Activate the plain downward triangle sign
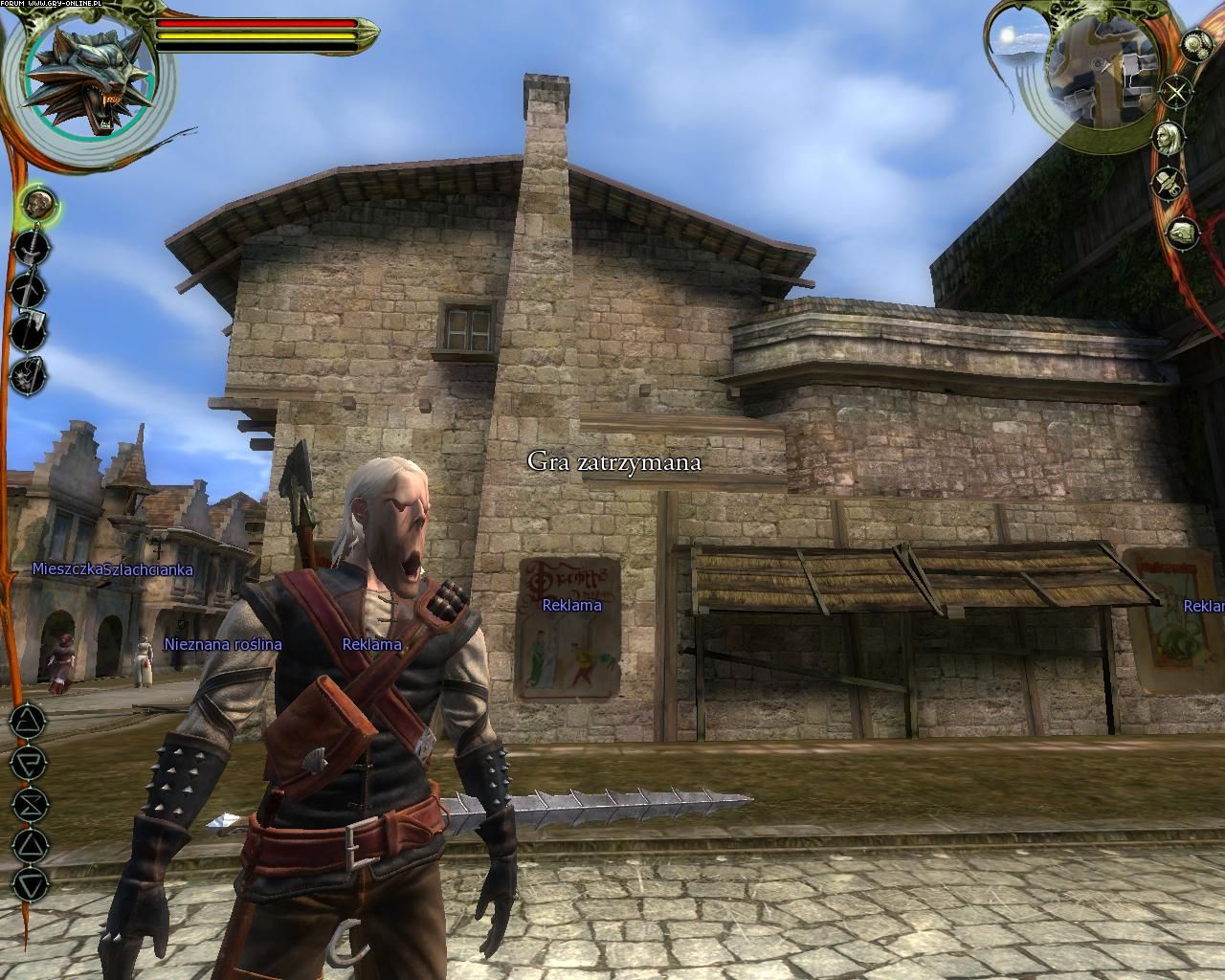 point(31,883)
